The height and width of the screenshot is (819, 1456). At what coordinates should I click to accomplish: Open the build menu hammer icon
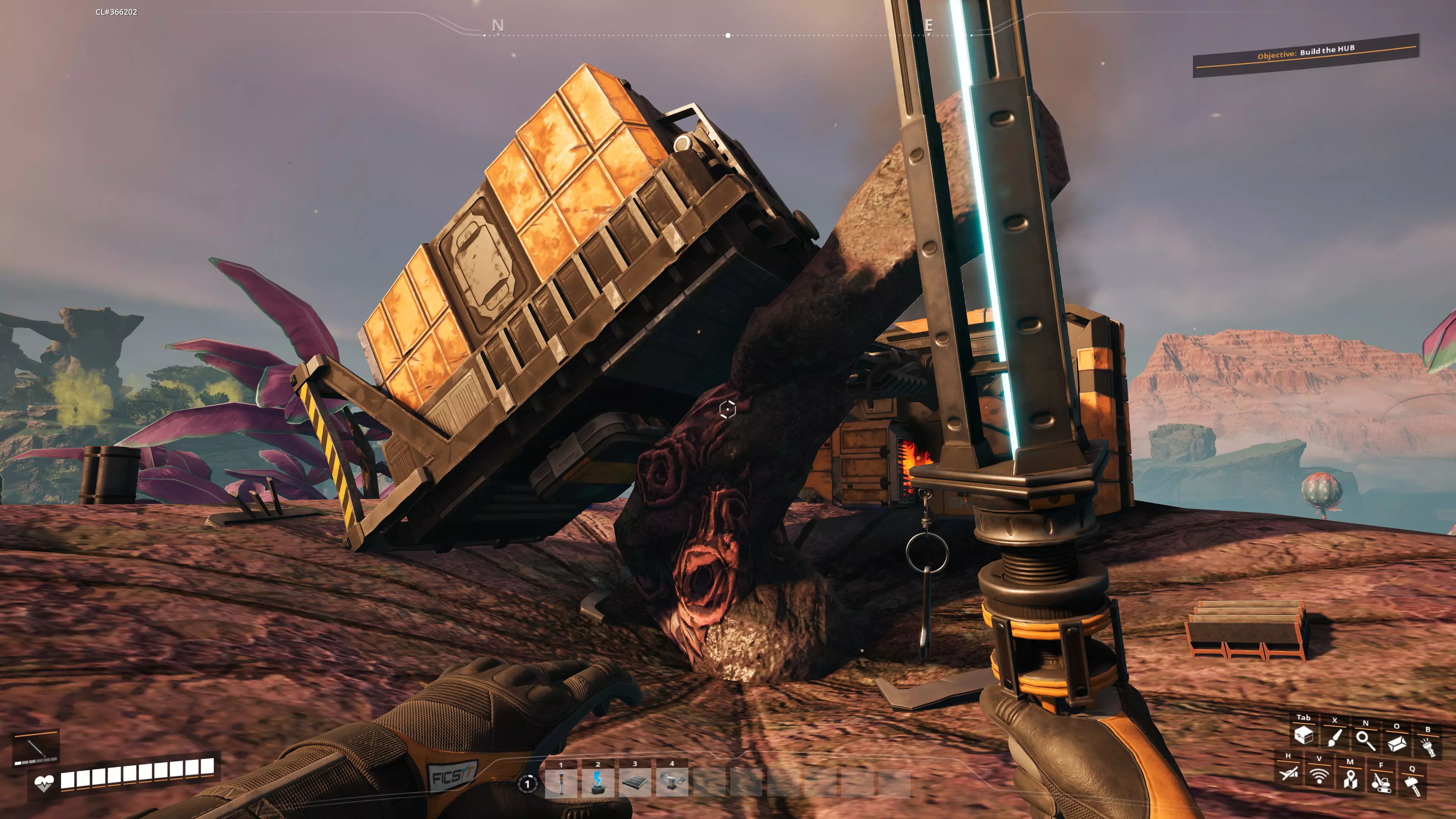click(x=1412, y=786)
